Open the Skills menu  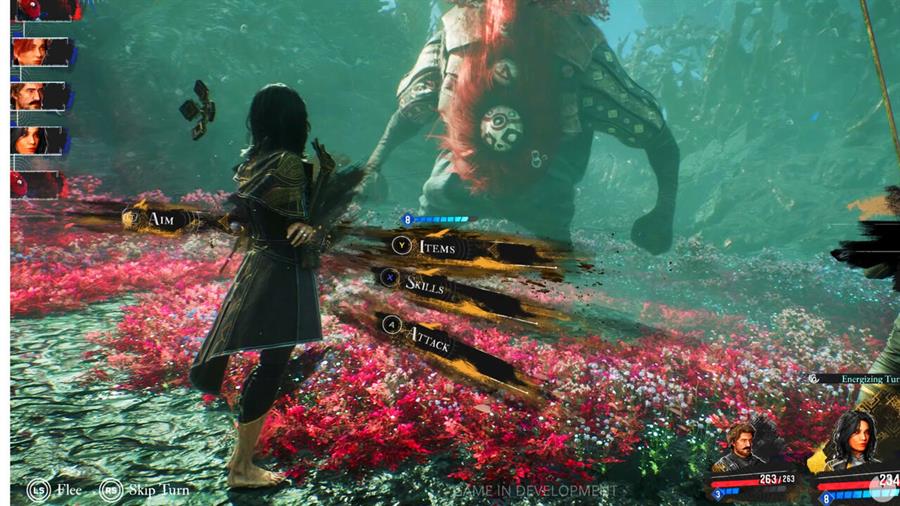pos(430,285)
